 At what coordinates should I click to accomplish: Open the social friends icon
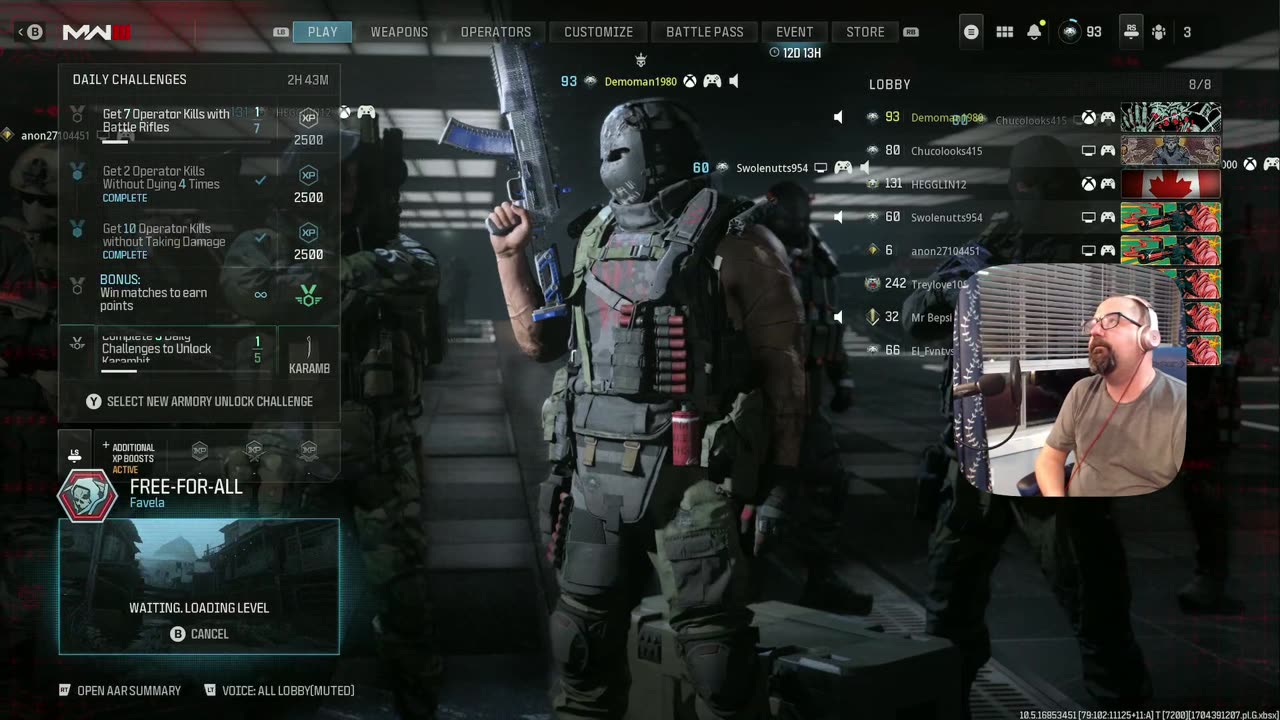coord(1159,32)
